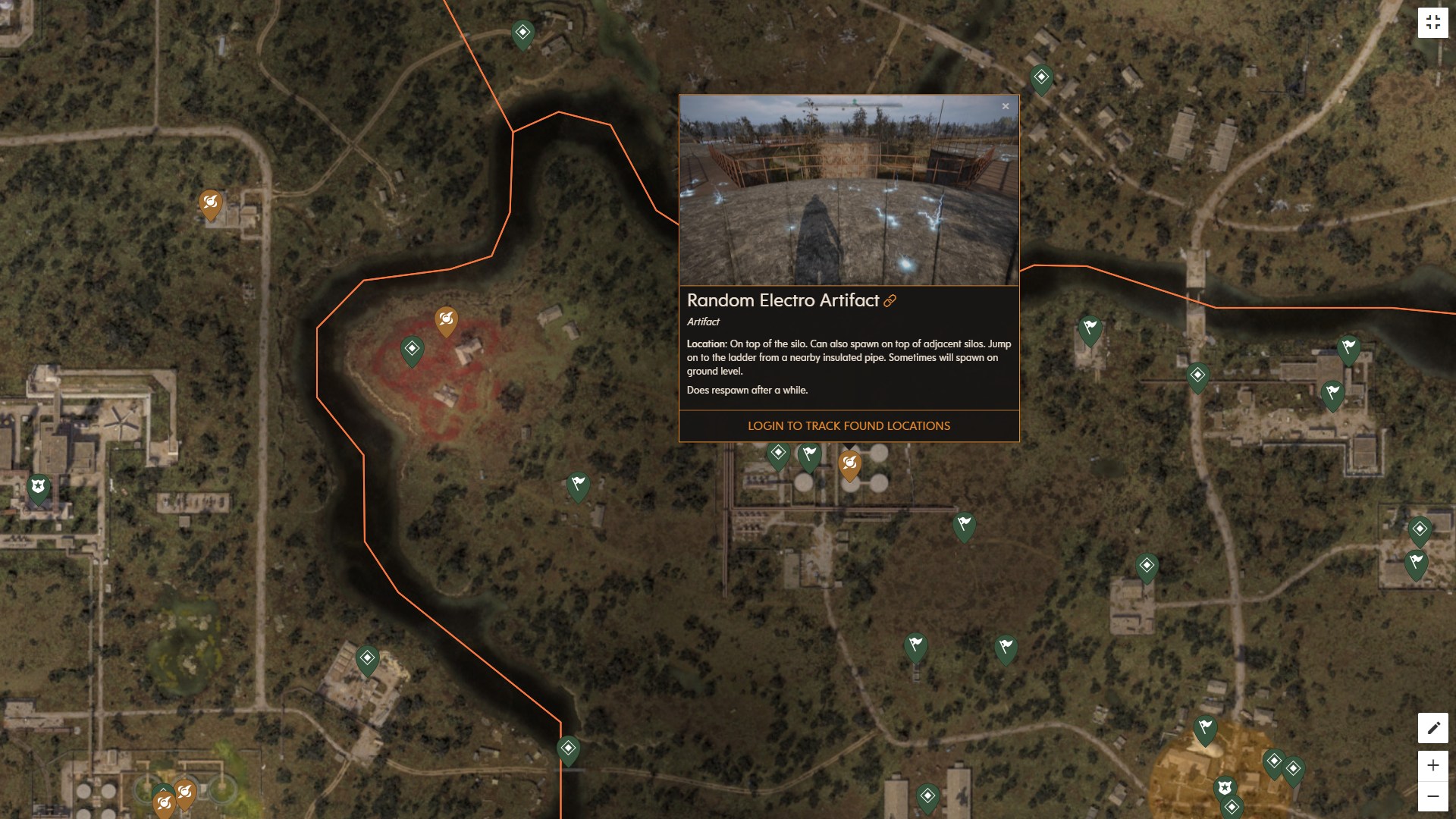Open the diamond marker at the top of the map
The height and width of the screenshot is (819, 1456).
click(x=522, y=32)
